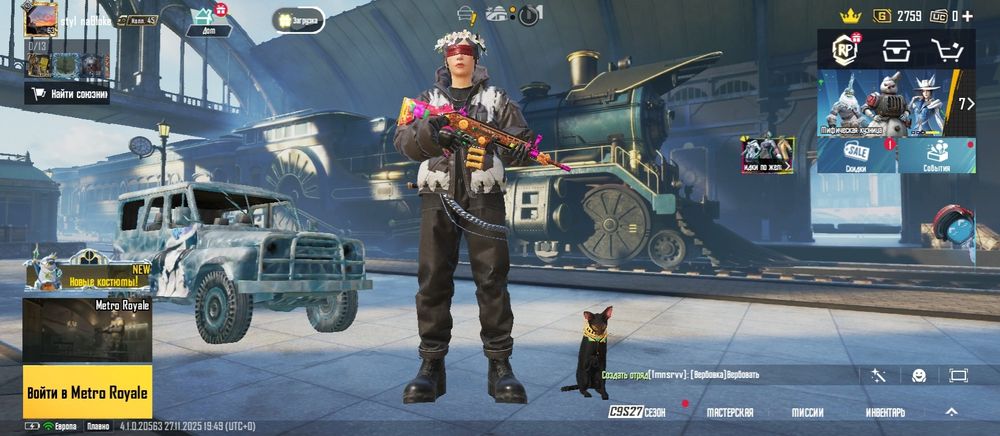This screenshot has height=436, width=1000.
Task: Click the find allies button
Action: pyautogui.click(x=67, y=94)
